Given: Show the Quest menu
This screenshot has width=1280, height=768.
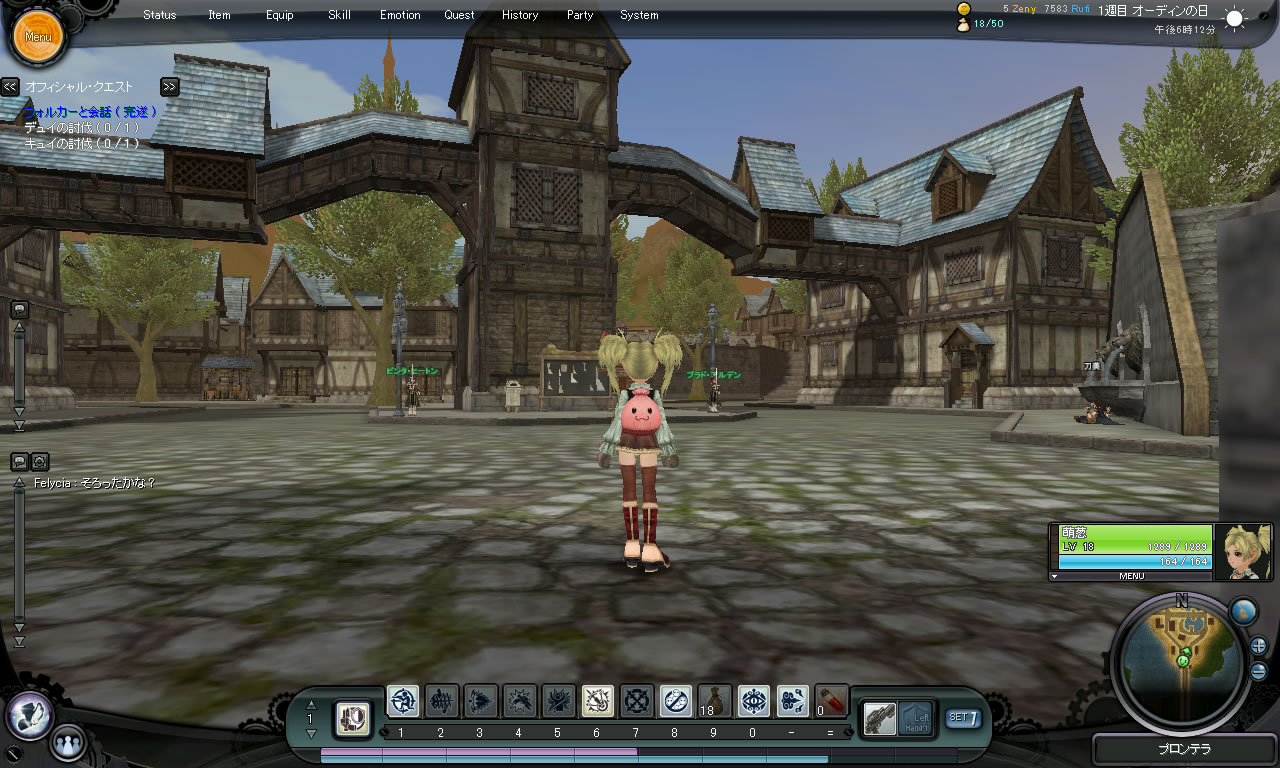Looking at the screenshot, I should (460, 15).
